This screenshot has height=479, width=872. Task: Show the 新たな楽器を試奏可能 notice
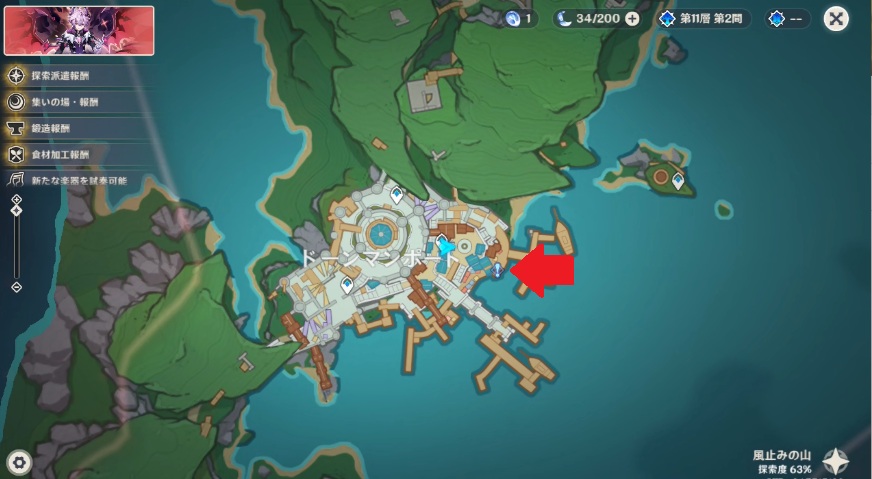tap(75, 181)
